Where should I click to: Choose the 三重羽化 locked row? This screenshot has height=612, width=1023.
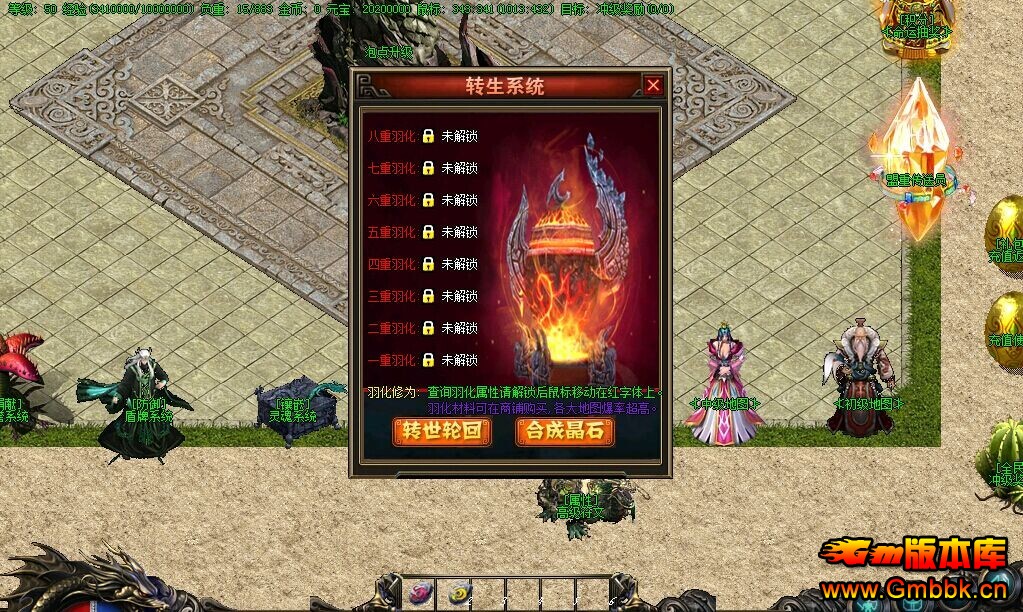pyautogui.click(x=421, y=296)
